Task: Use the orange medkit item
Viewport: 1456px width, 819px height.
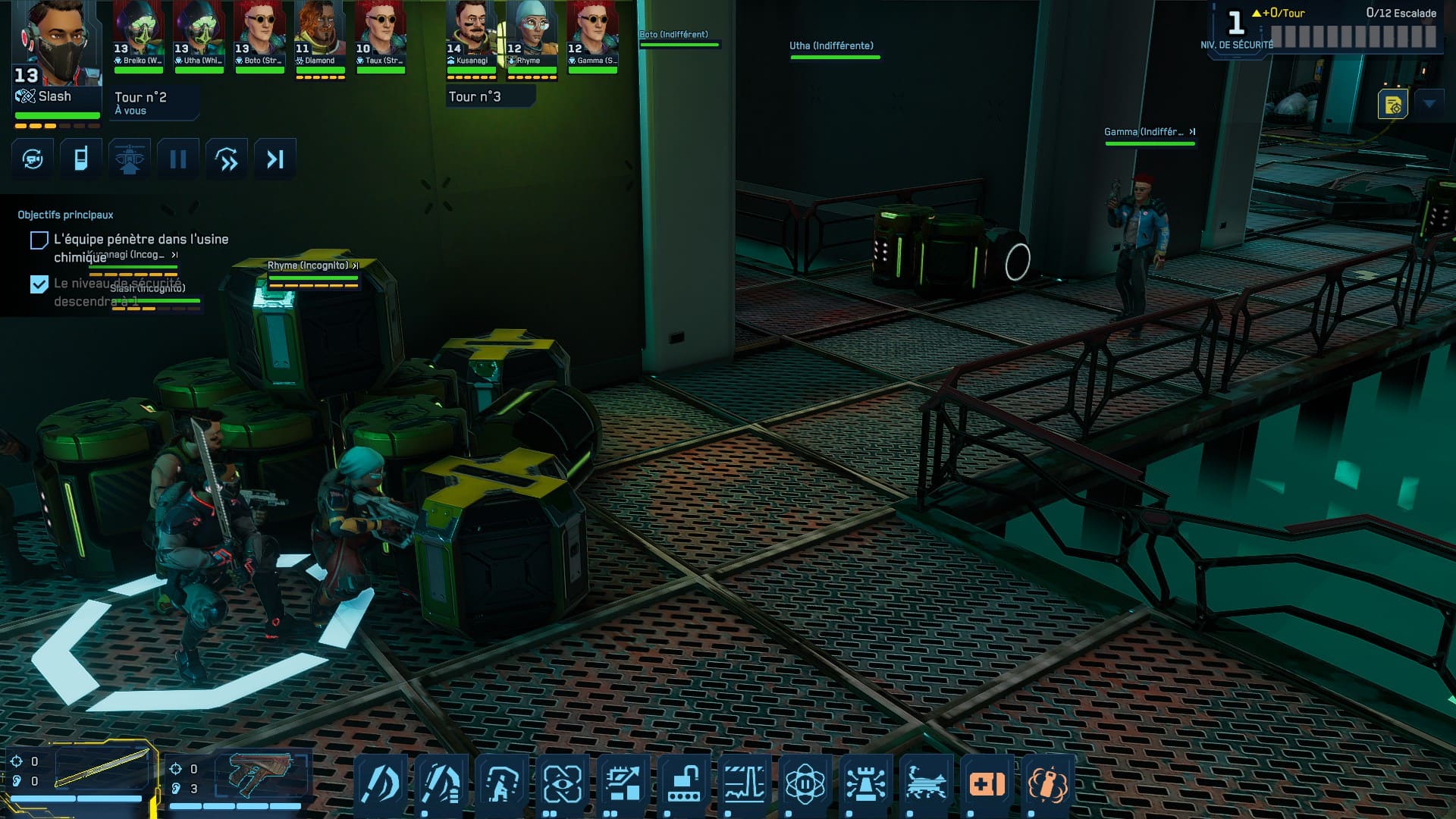Action: [987, 783]
